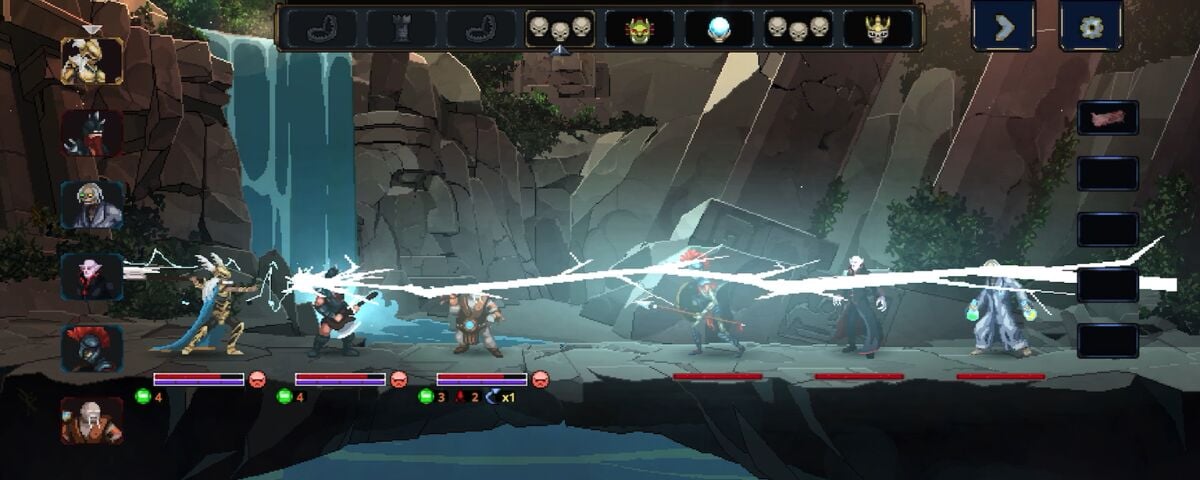Screen dimensions: 1200x480
Task: Click the arrow fast-forward button
Action: tap(1005, 27)
